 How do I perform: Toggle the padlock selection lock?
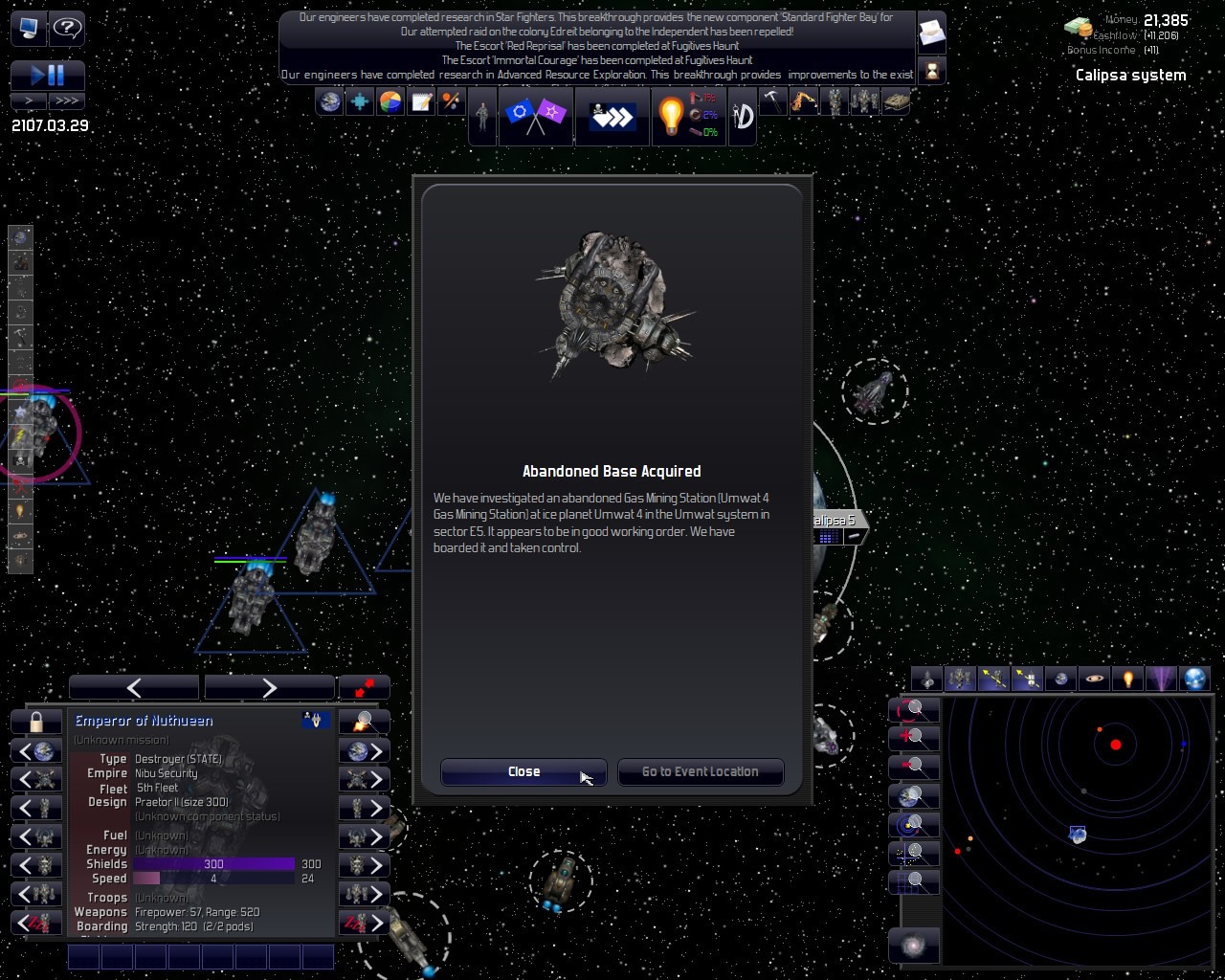[x=36, y=722]
